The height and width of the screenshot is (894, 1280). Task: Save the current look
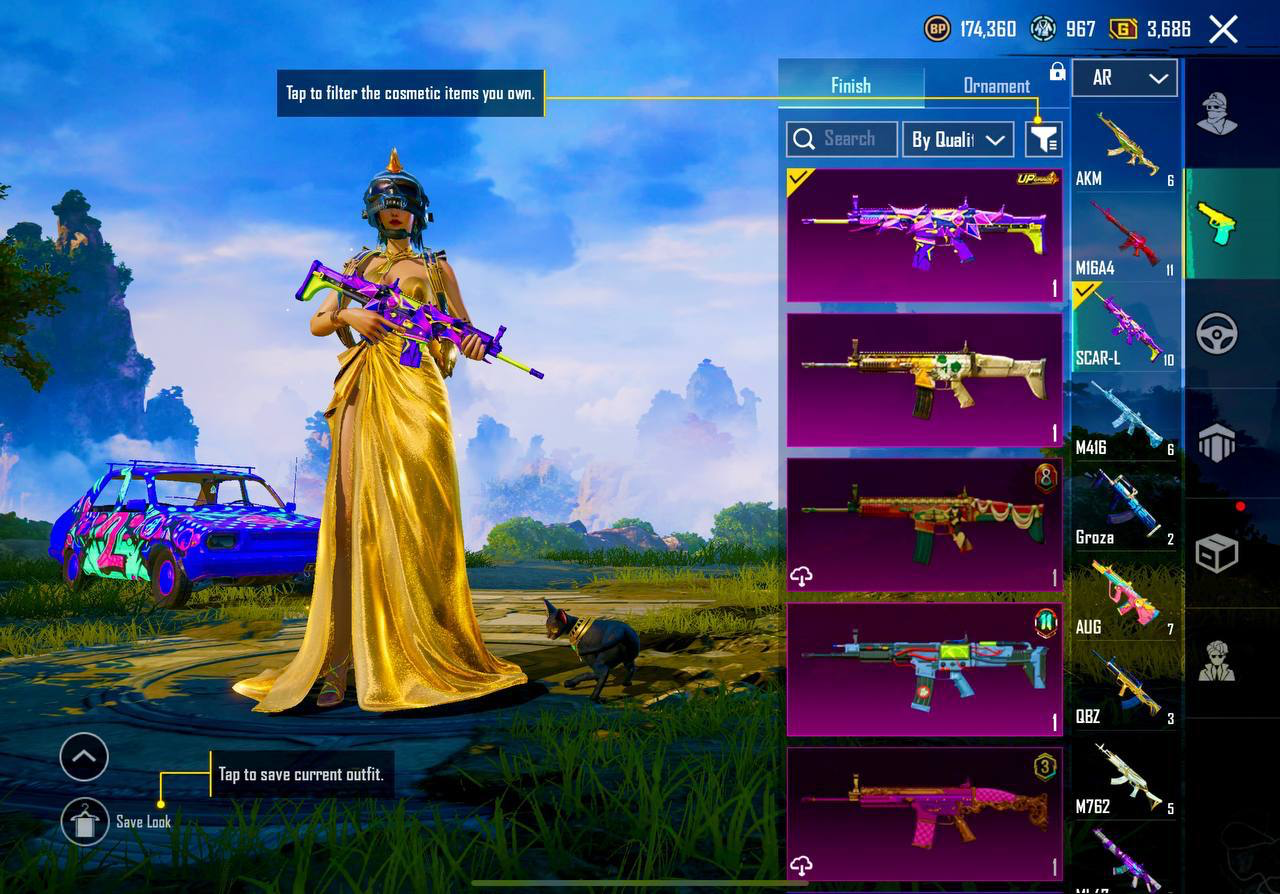click(x=85, y=822)
